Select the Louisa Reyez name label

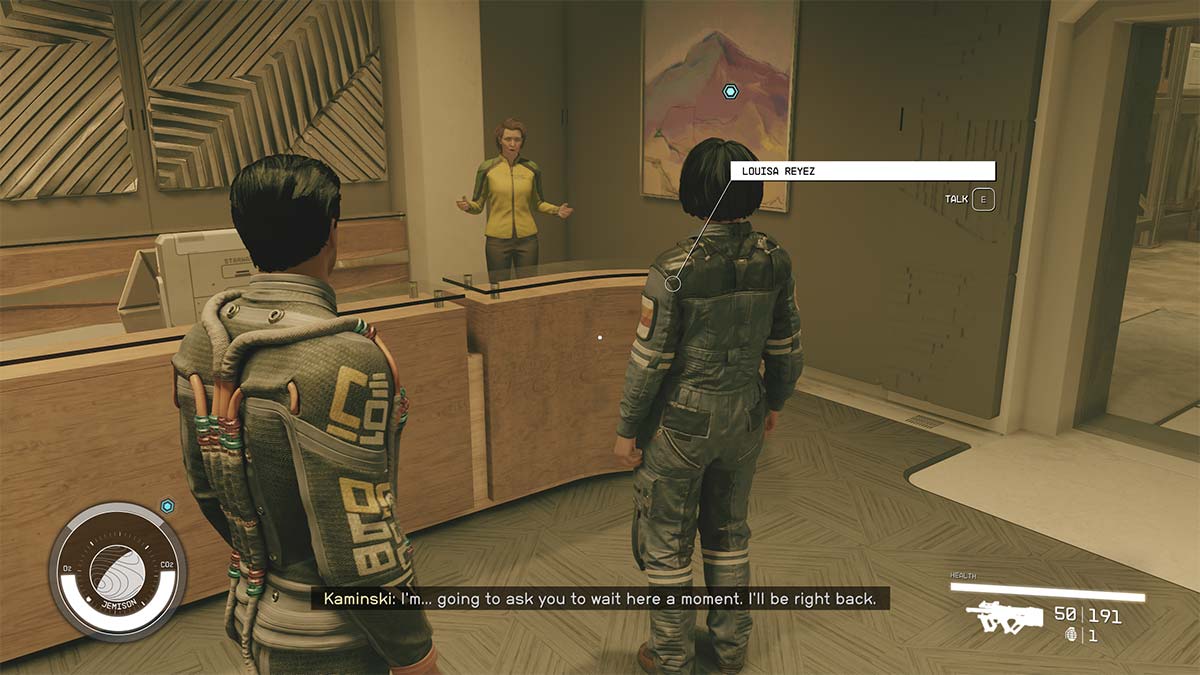click(863, 171)
